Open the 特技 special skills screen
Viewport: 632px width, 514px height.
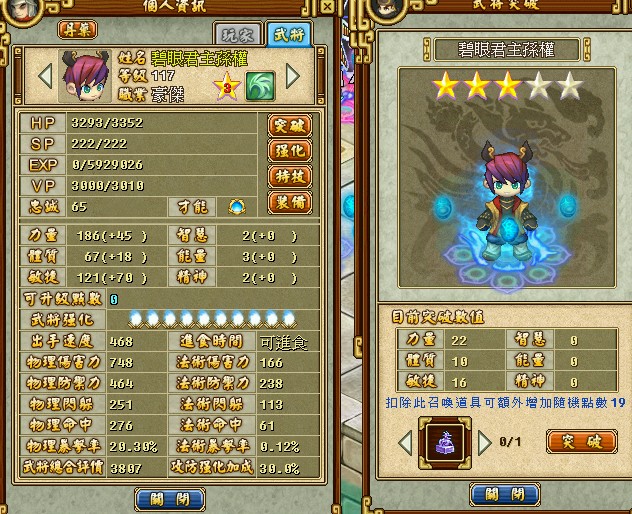(x=289, y=177)
